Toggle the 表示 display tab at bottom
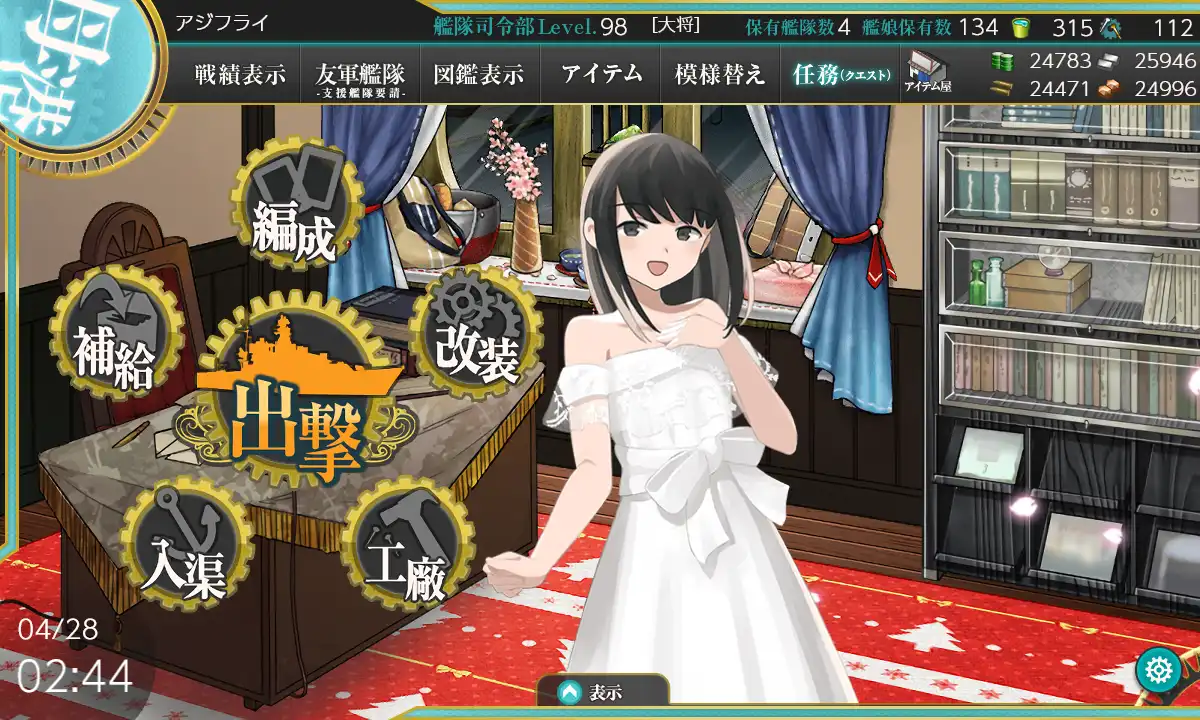1200x720 pixels. 602,692
